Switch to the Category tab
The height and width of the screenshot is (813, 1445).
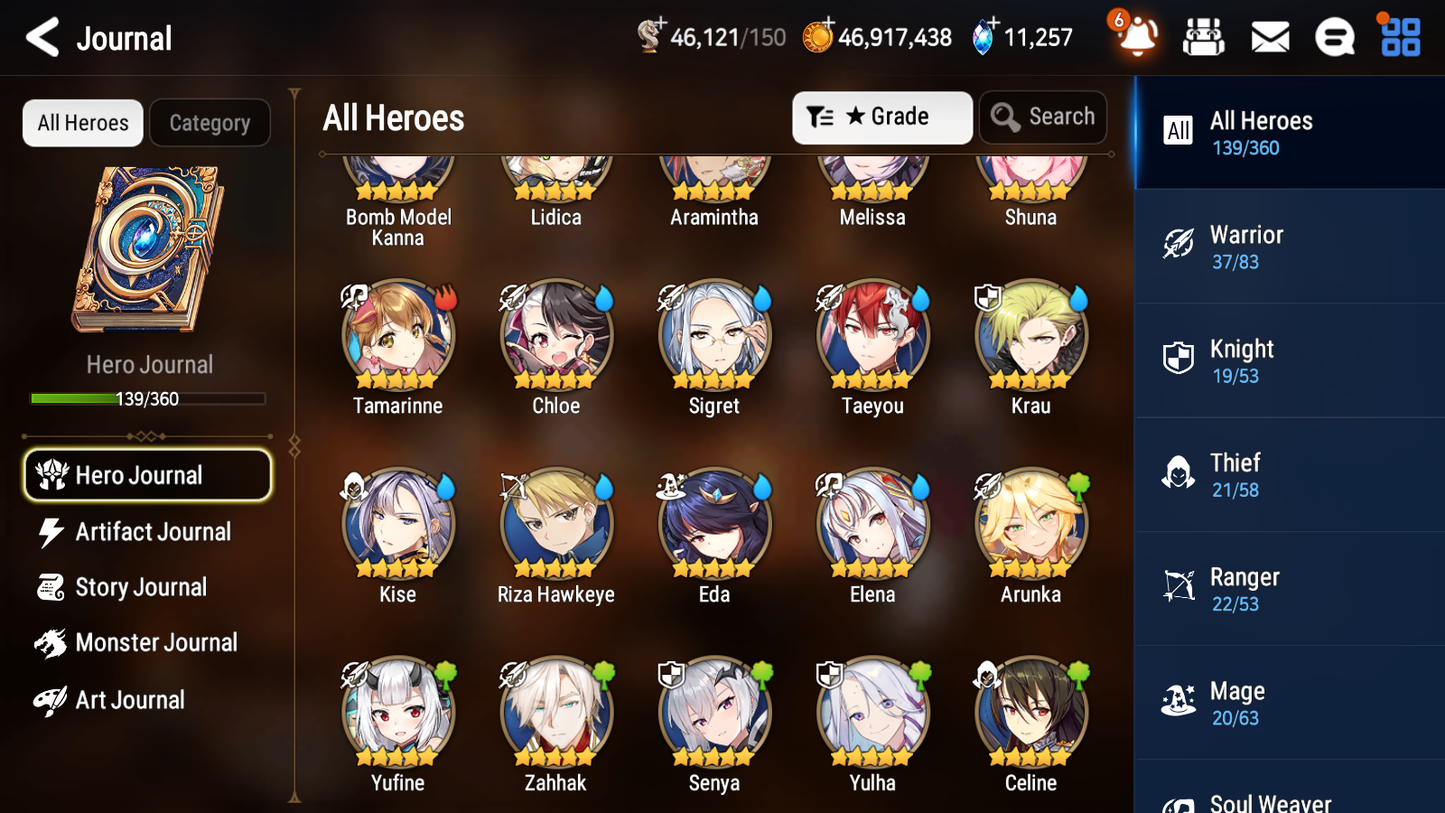coord(210,122)
